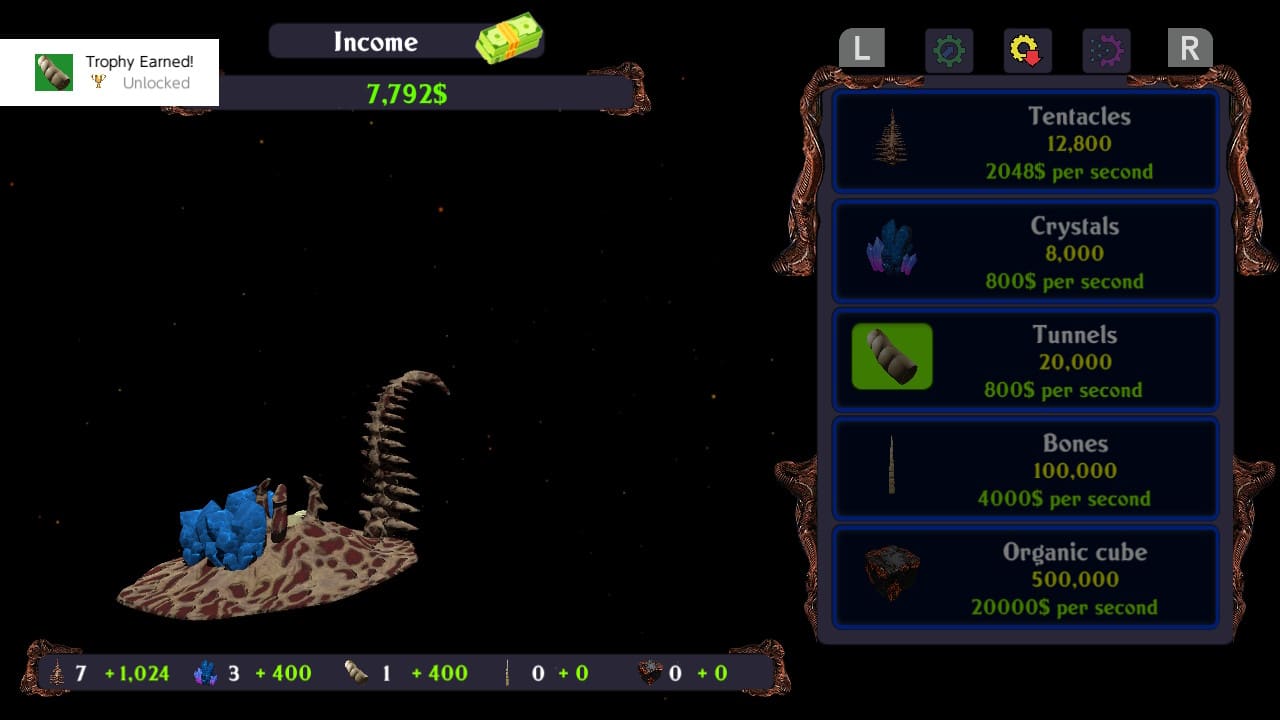Image resolution: width=1280 pixels, height=720 pixels.
Task: Click the trophy thumbnail in the popup
Action: [54, 71]
